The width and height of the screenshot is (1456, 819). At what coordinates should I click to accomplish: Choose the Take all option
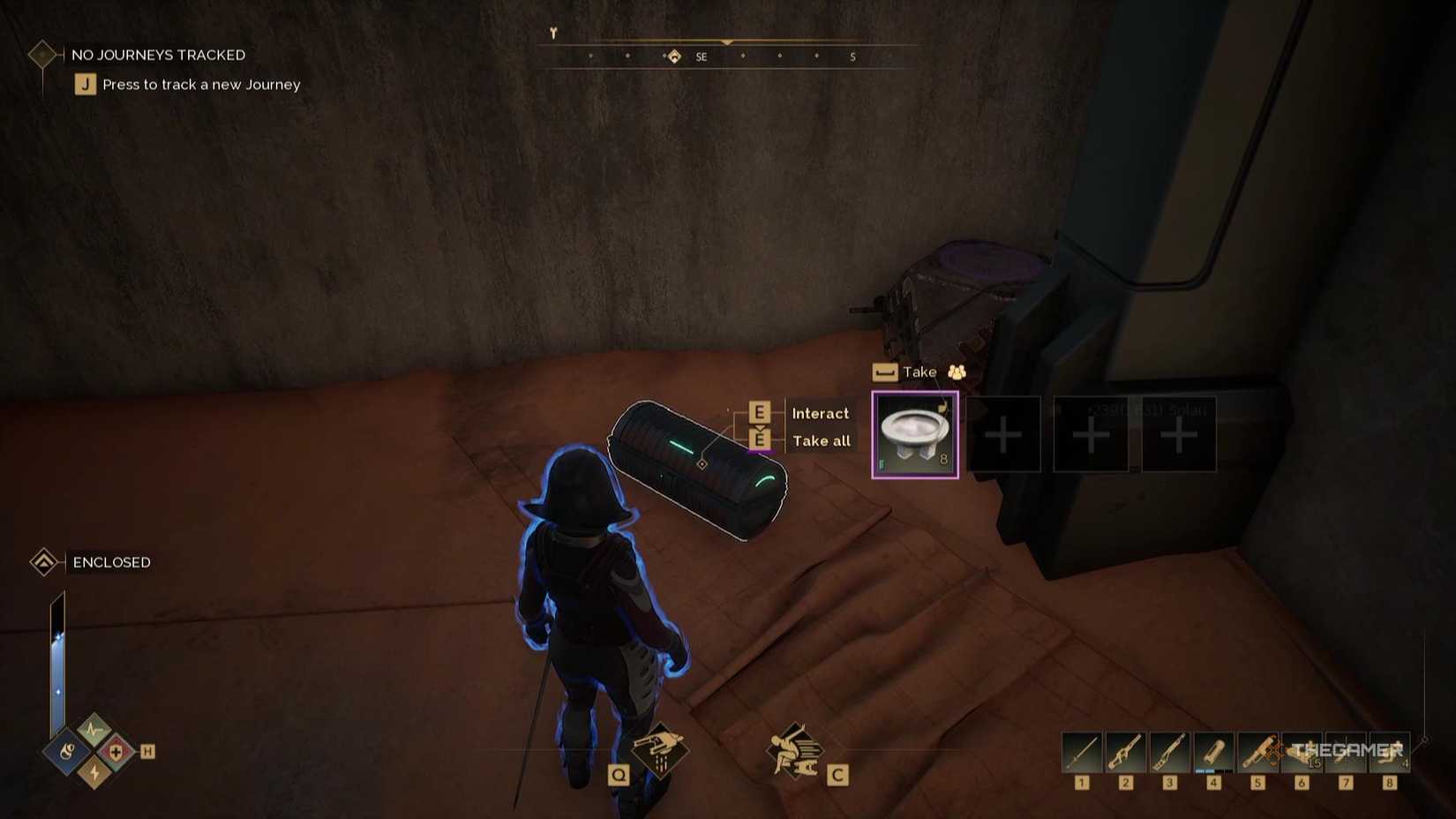click(821, 440)
